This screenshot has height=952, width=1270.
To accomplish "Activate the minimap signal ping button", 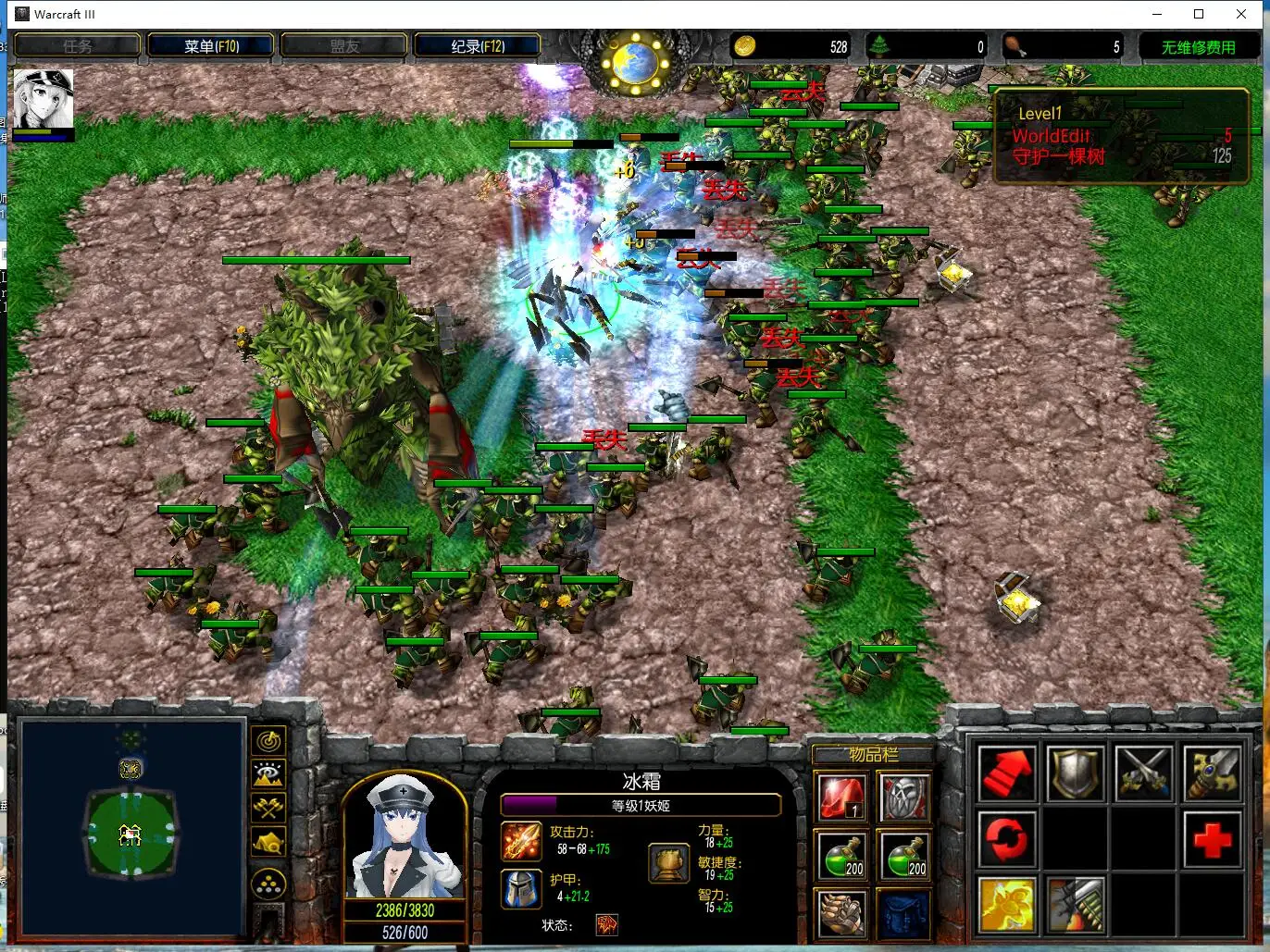I will 268,740.
